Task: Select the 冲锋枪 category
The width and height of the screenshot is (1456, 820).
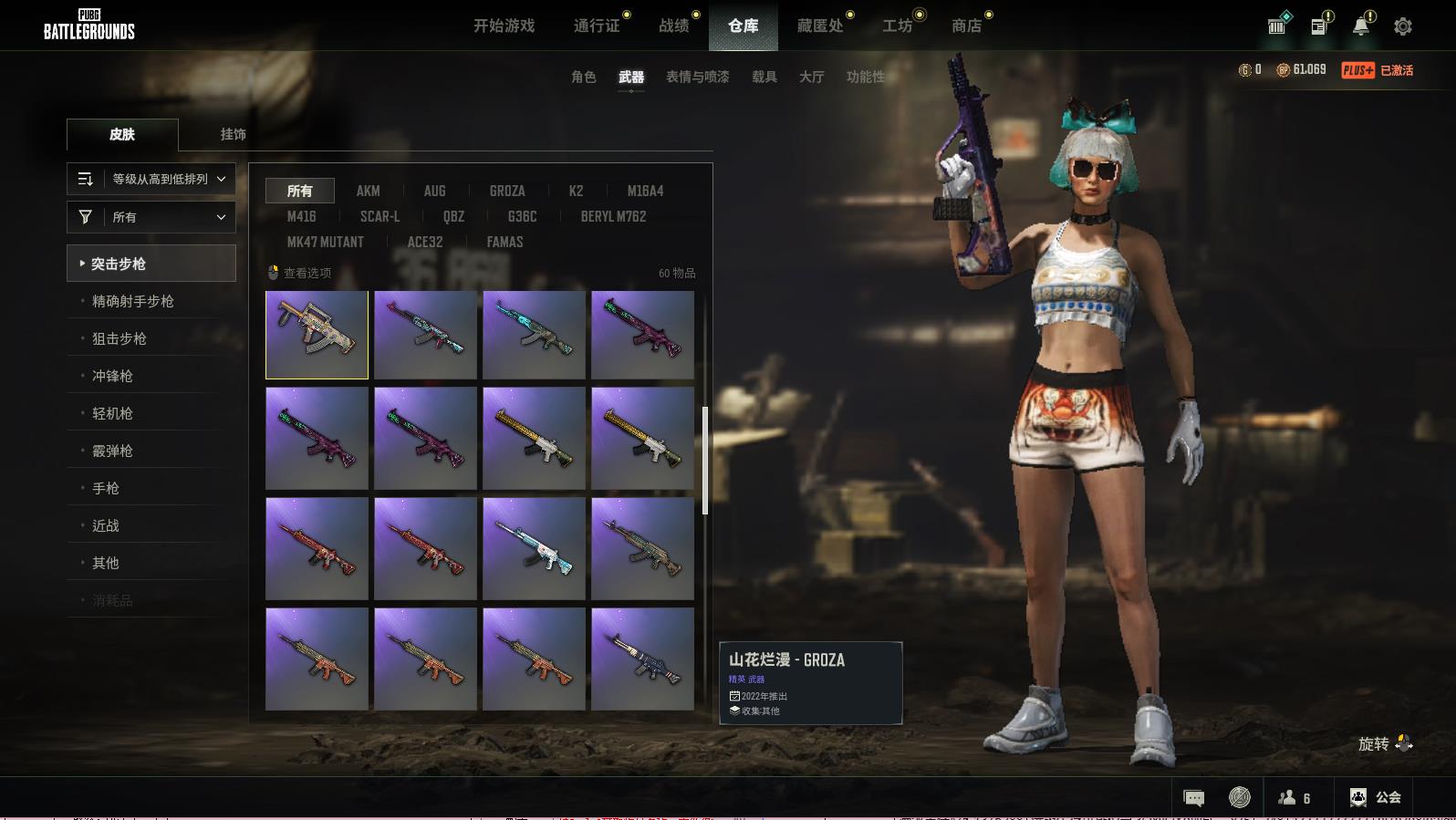Action: (112, 376)
